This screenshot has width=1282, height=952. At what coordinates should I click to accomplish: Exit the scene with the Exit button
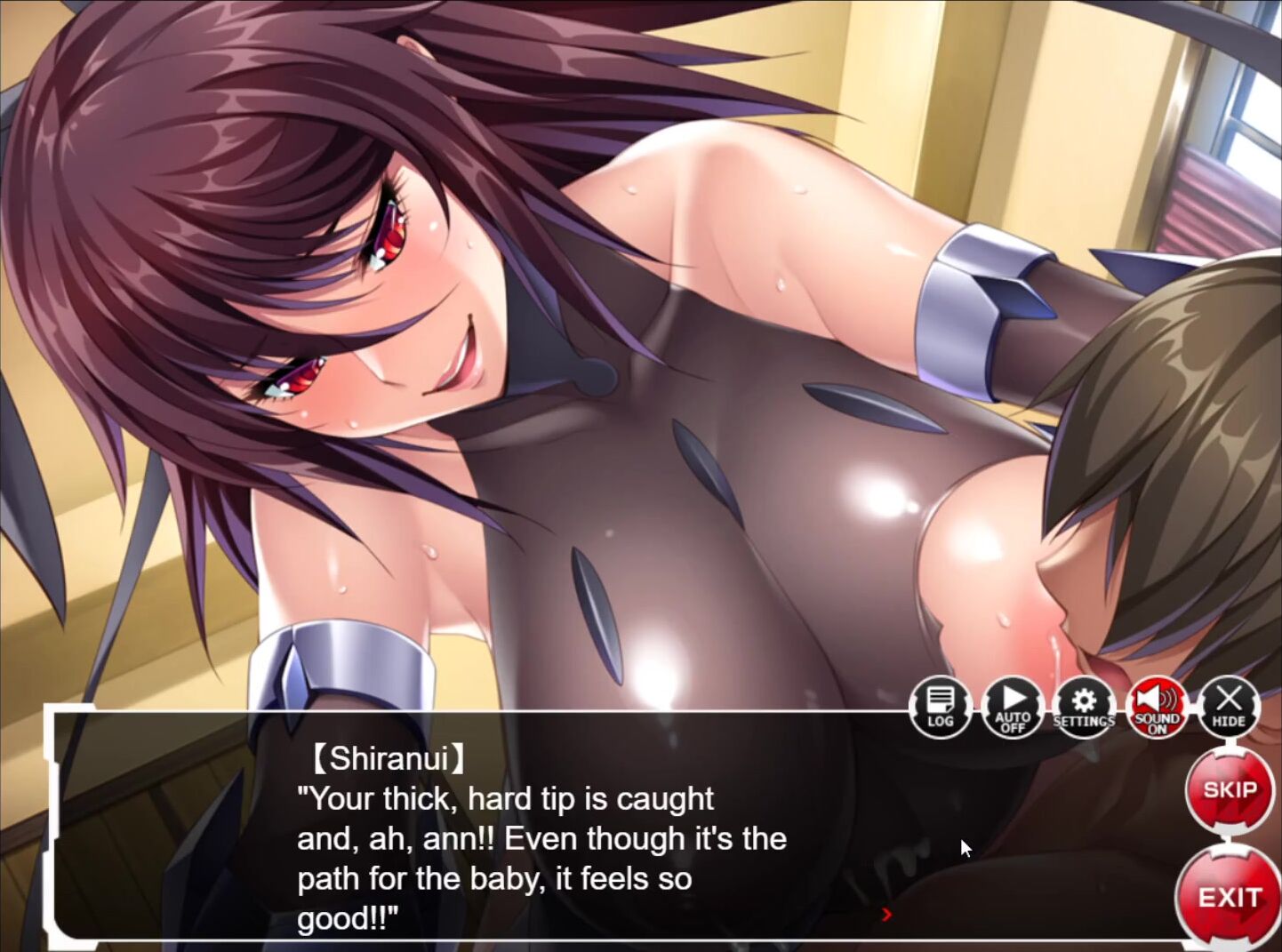pyautogui.click(x=1230, y=898)
